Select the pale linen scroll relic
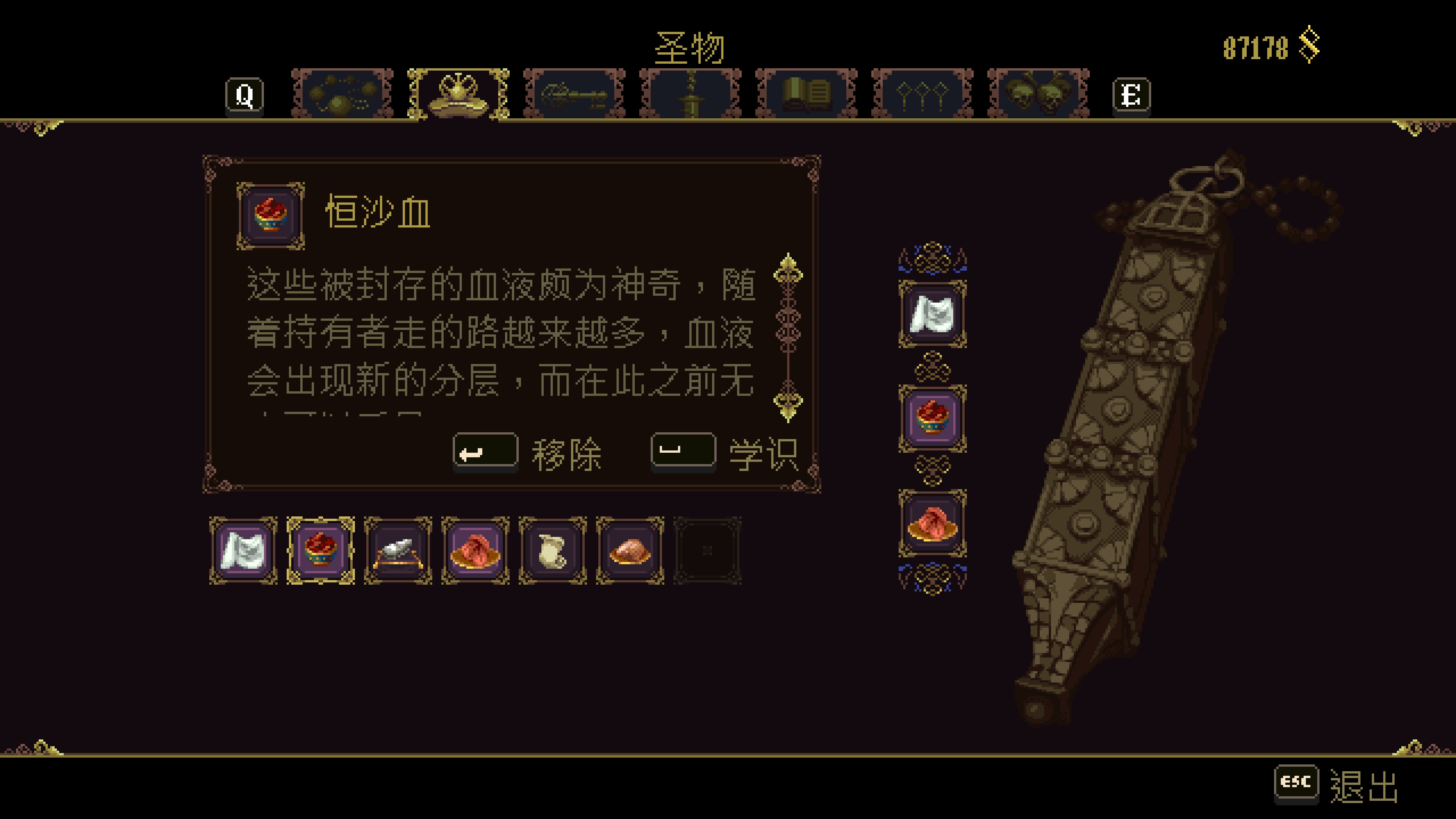 [x=553, y=551]
